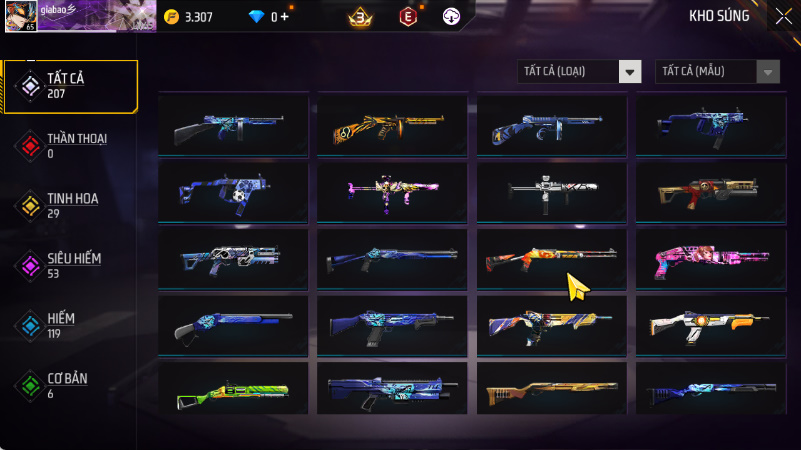The image size is (801, 450).
Task: Add diamonds with the plus button
Action: point(285,17)
